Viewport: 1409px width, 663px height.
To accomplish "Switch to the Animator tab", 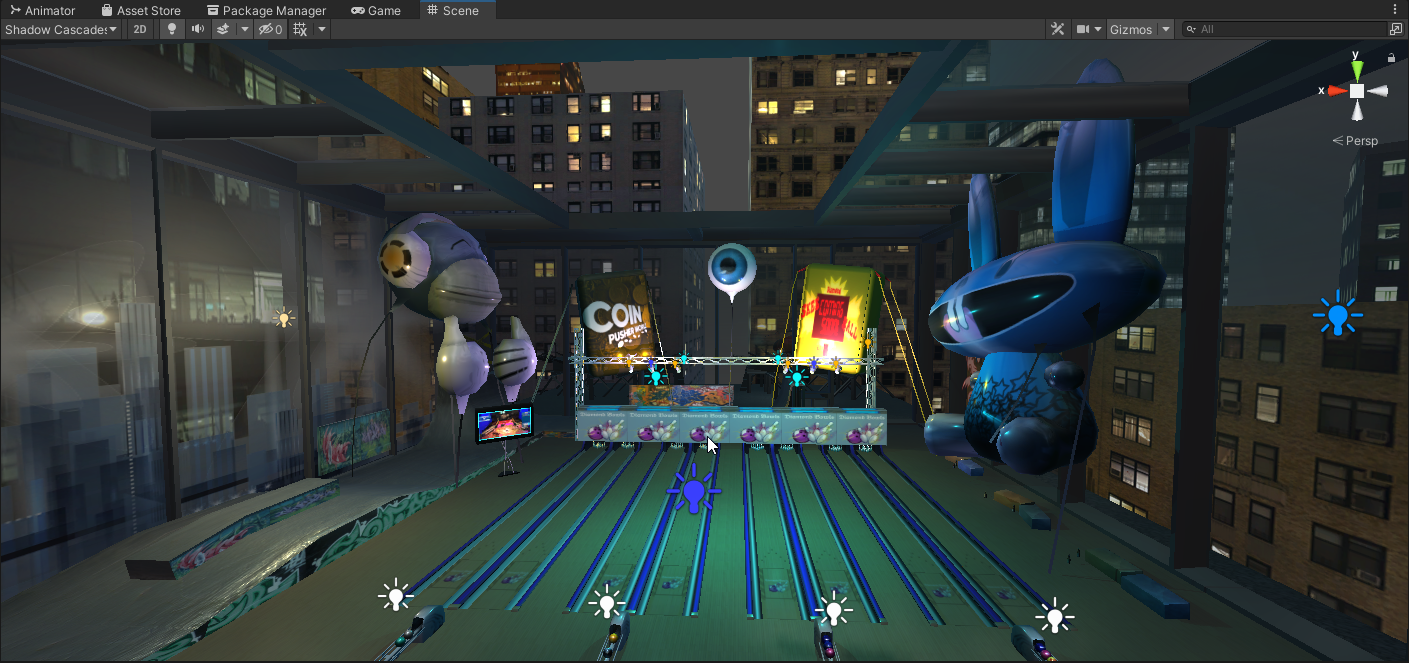I will click(42, 10).
